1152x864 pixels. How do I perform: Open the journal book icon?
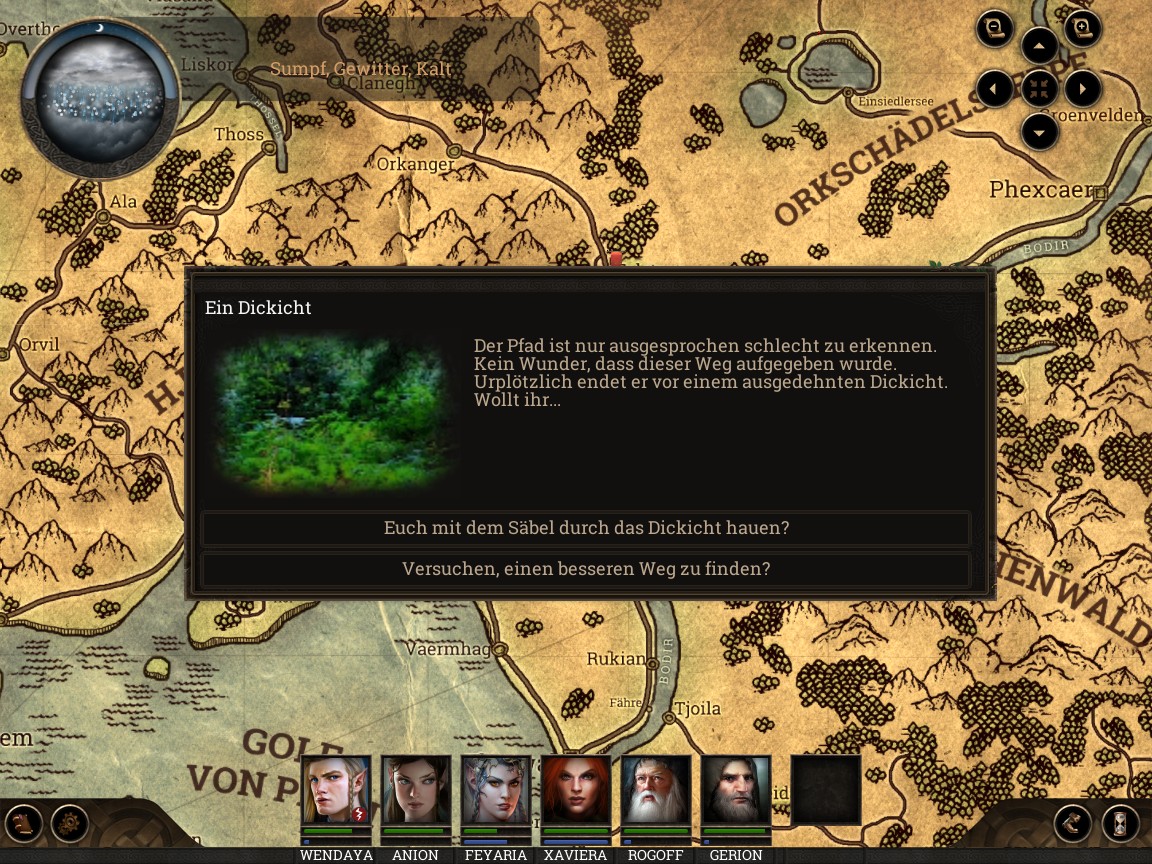26,824
